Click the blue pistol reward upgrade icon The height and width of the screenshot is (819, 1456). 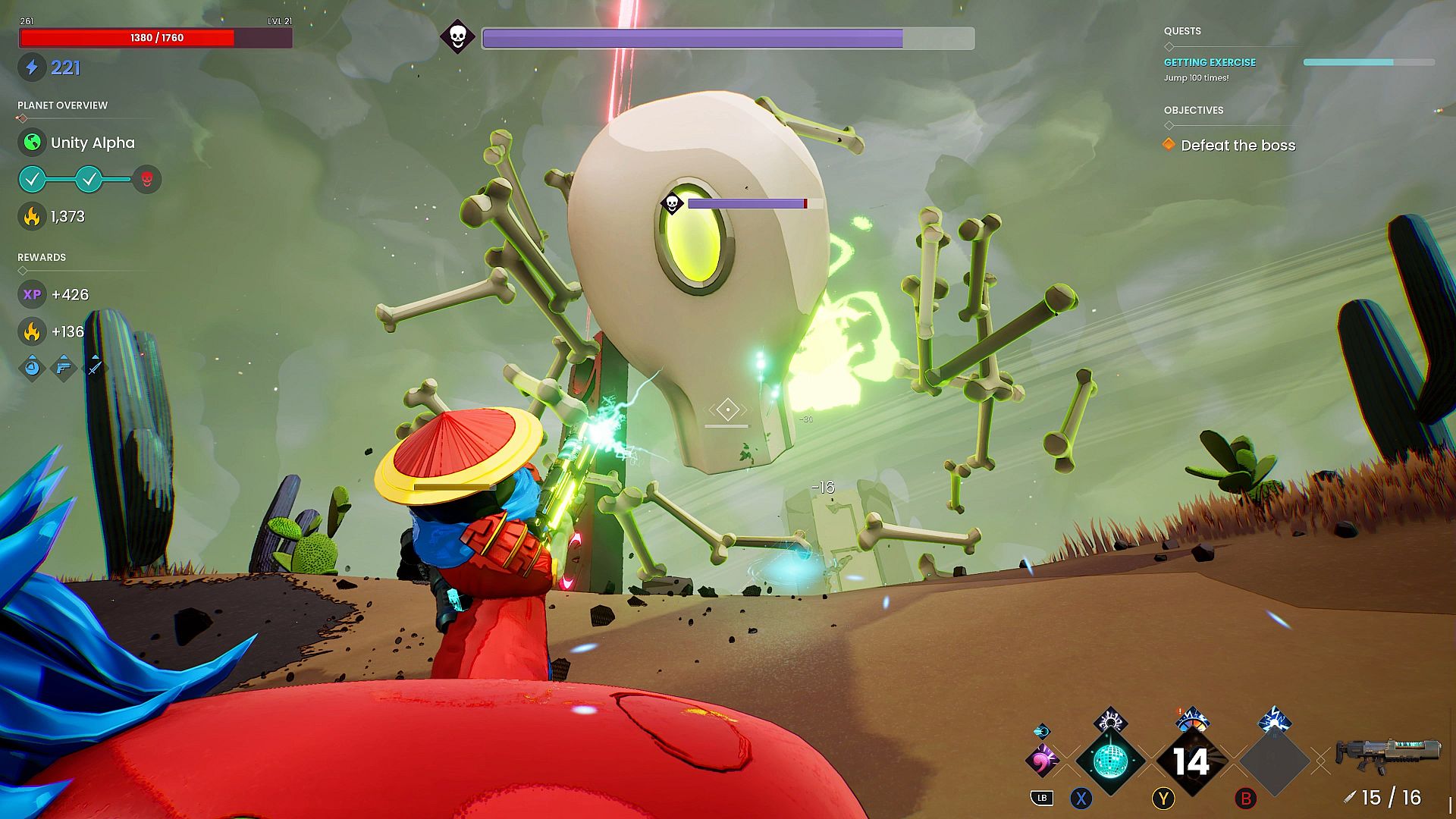pos(64,368)
